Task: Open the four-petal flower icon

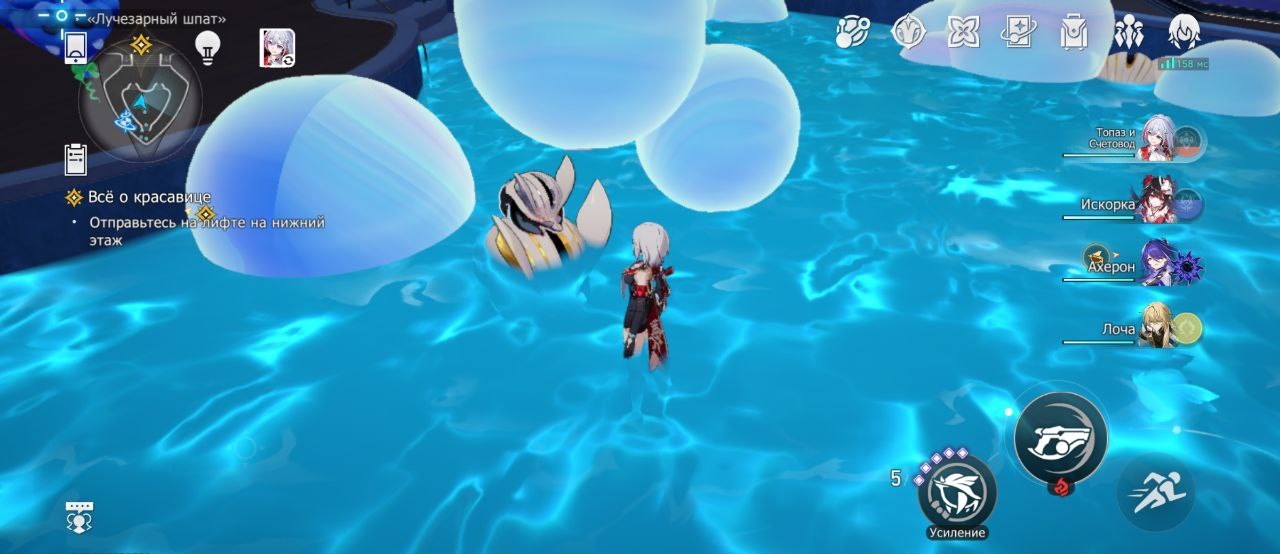Action: [x=963, y=33]
